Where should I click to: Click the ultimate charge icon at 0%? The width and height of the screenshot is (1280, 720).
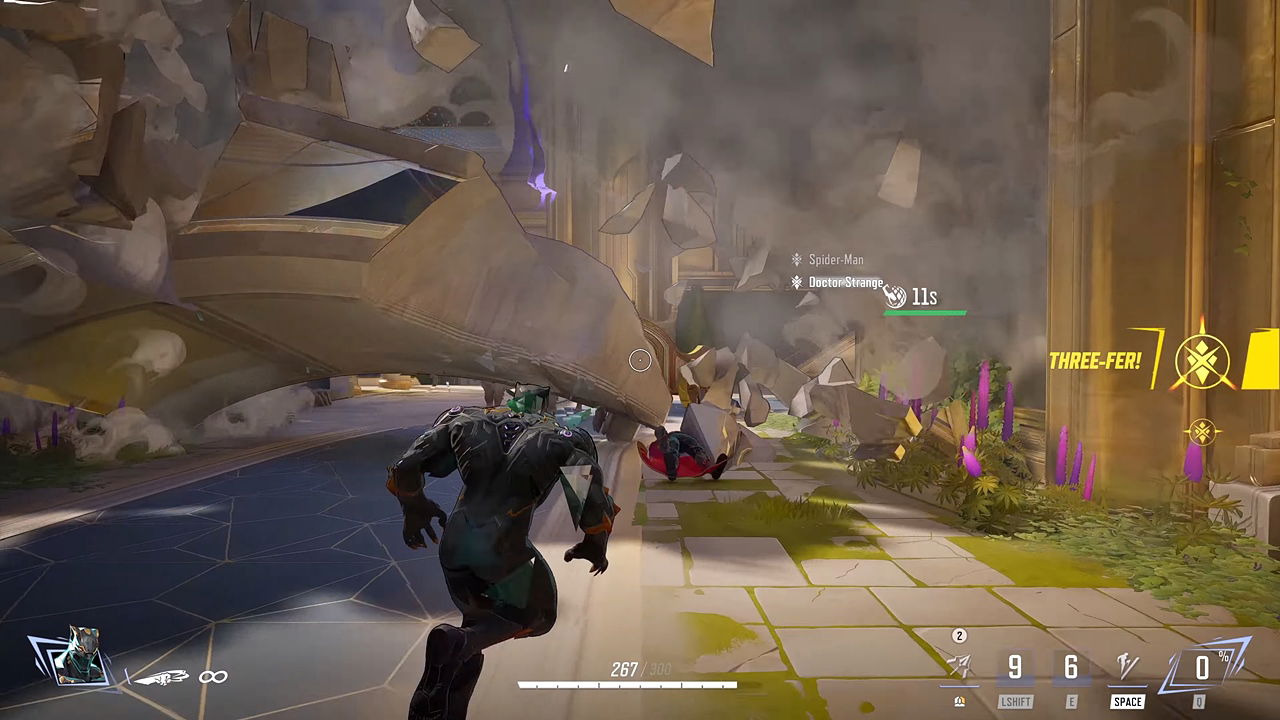1201,667
